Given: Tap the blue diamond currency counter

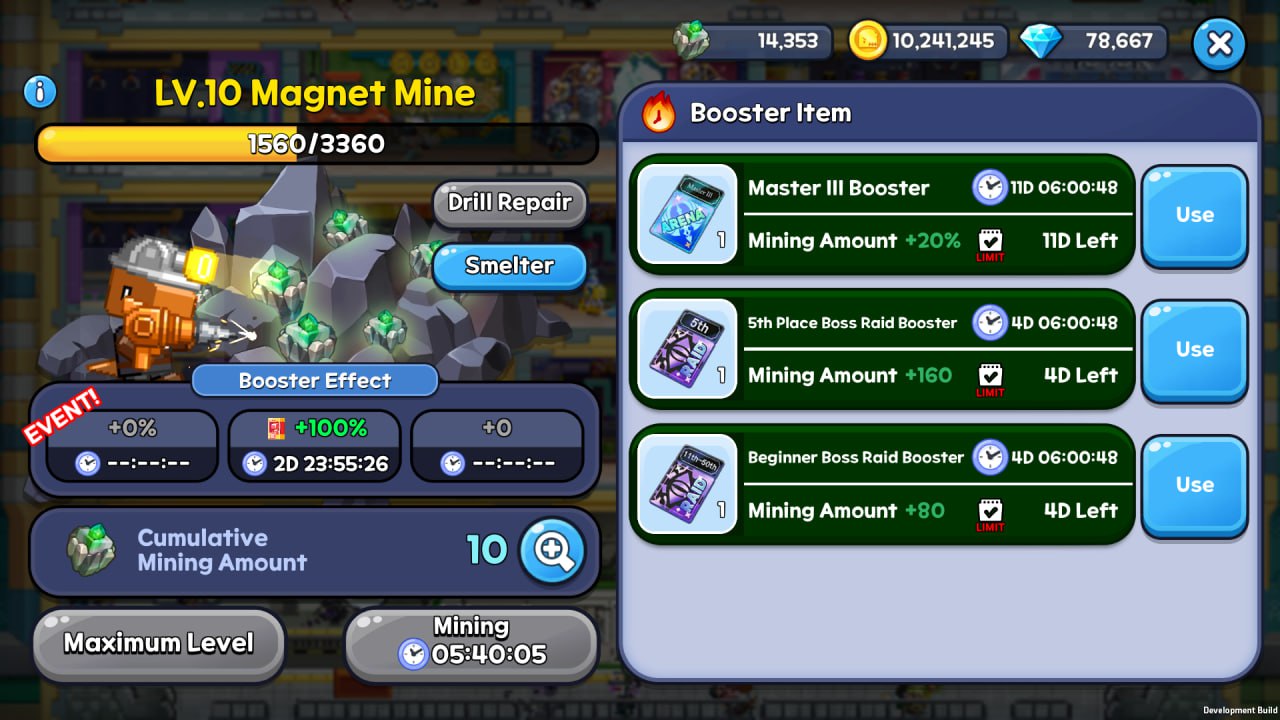Looking at the screenshot, I should pos(1093,42).
